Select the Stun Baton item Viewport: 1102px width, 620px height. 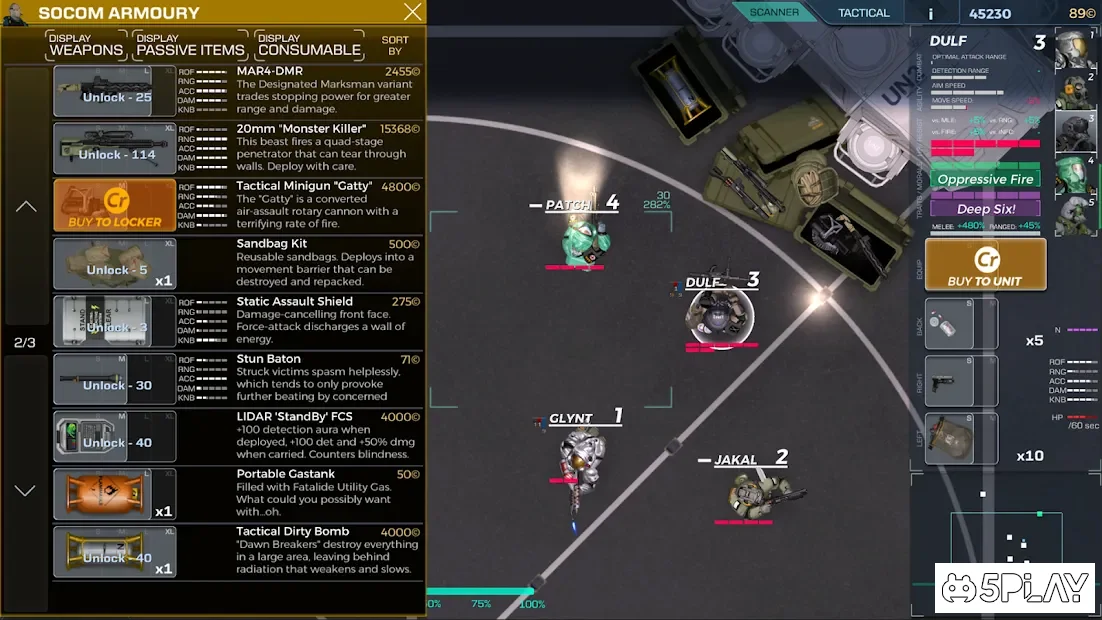coord(115,380)
